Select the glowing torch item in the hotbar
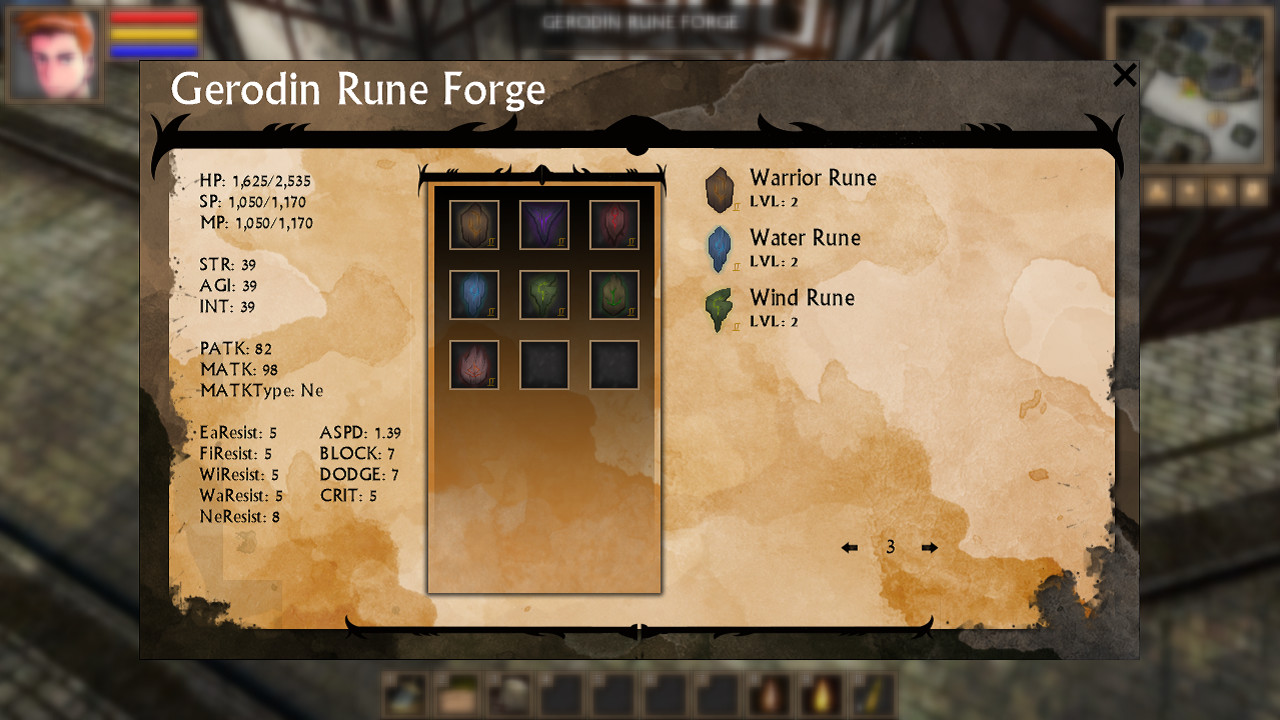The height and width of the screenshot is (720, 1280). click(822, 694)
